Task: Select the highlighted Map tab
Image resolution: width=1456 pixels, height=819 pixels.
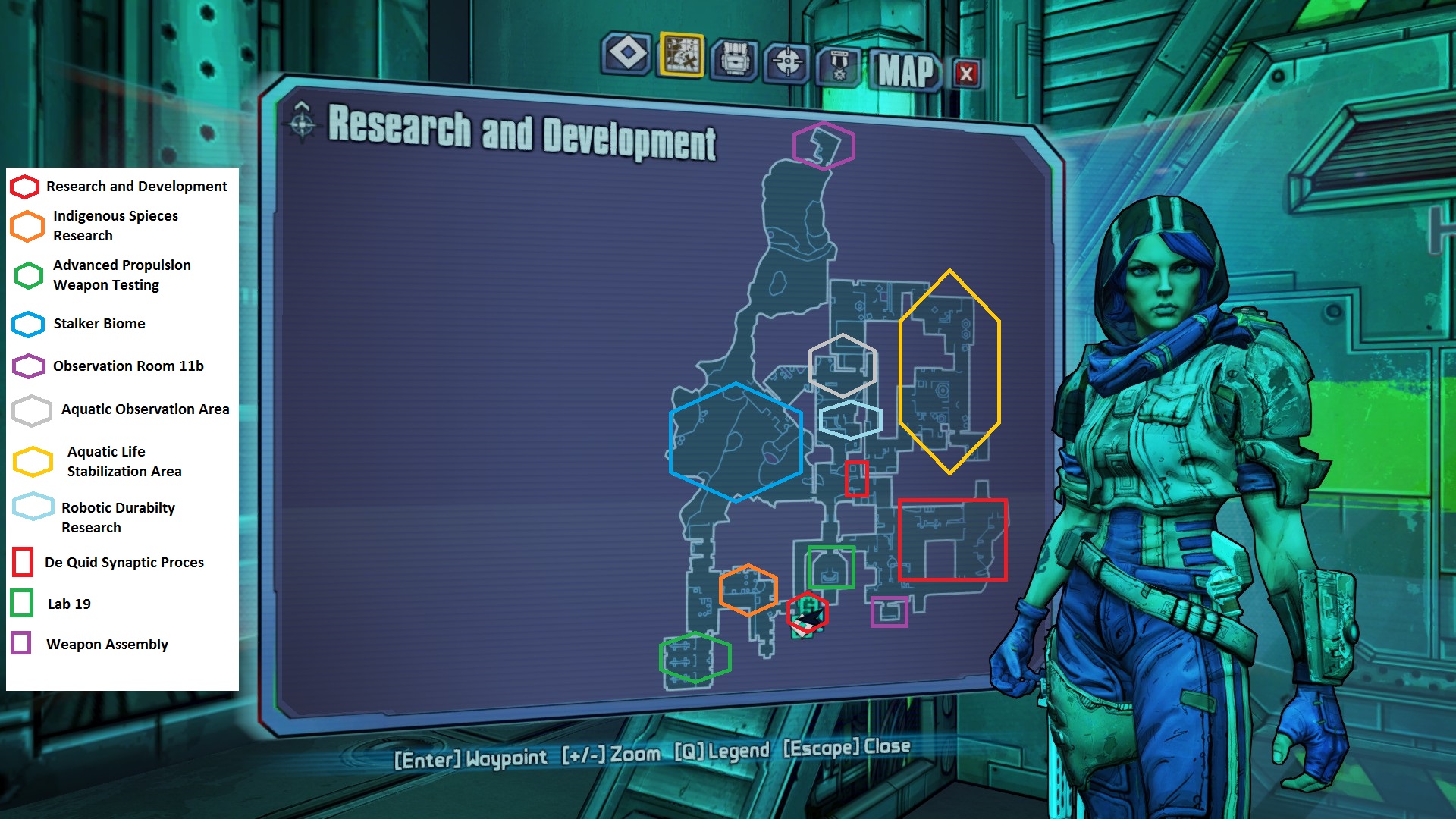Action: pos(682,55)
